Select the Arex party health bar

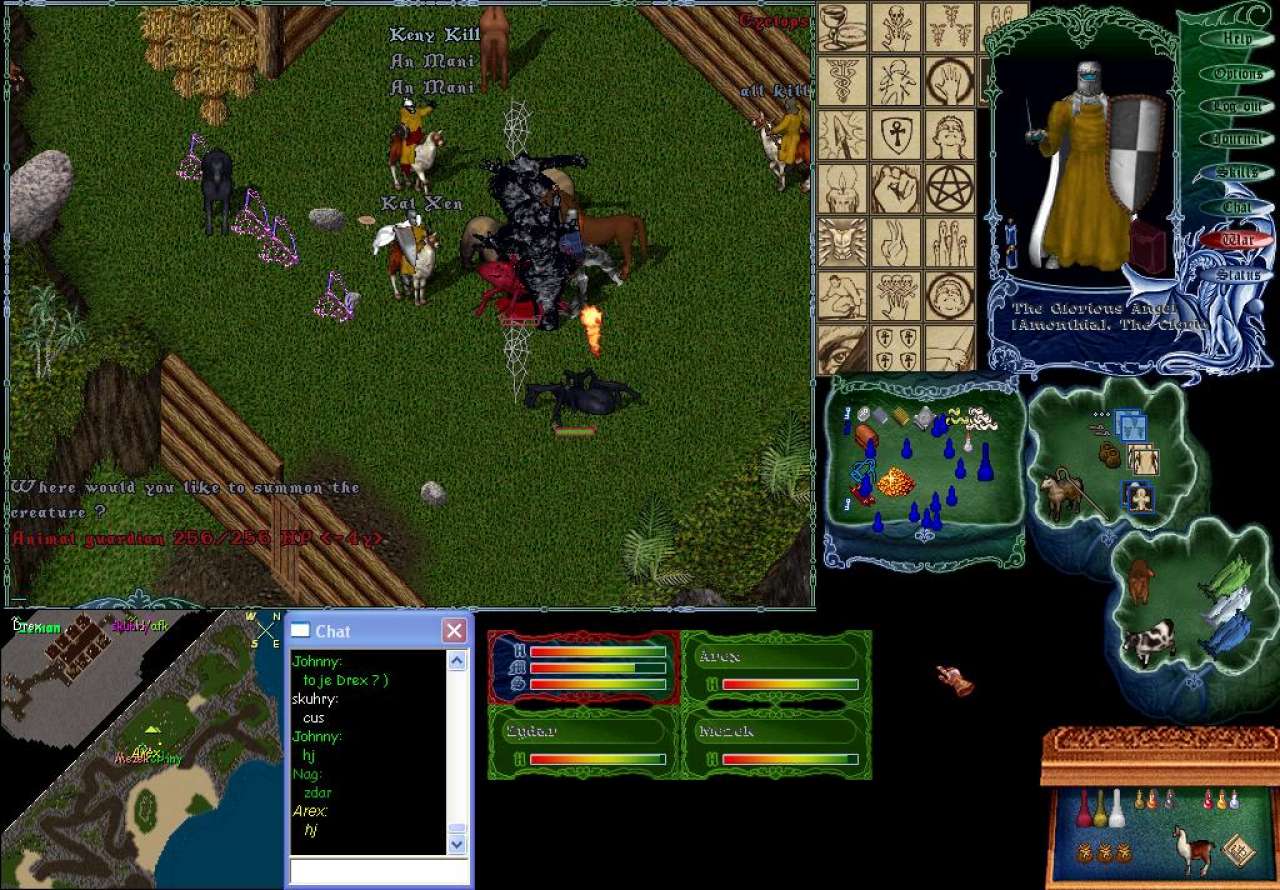pos(776,670)
